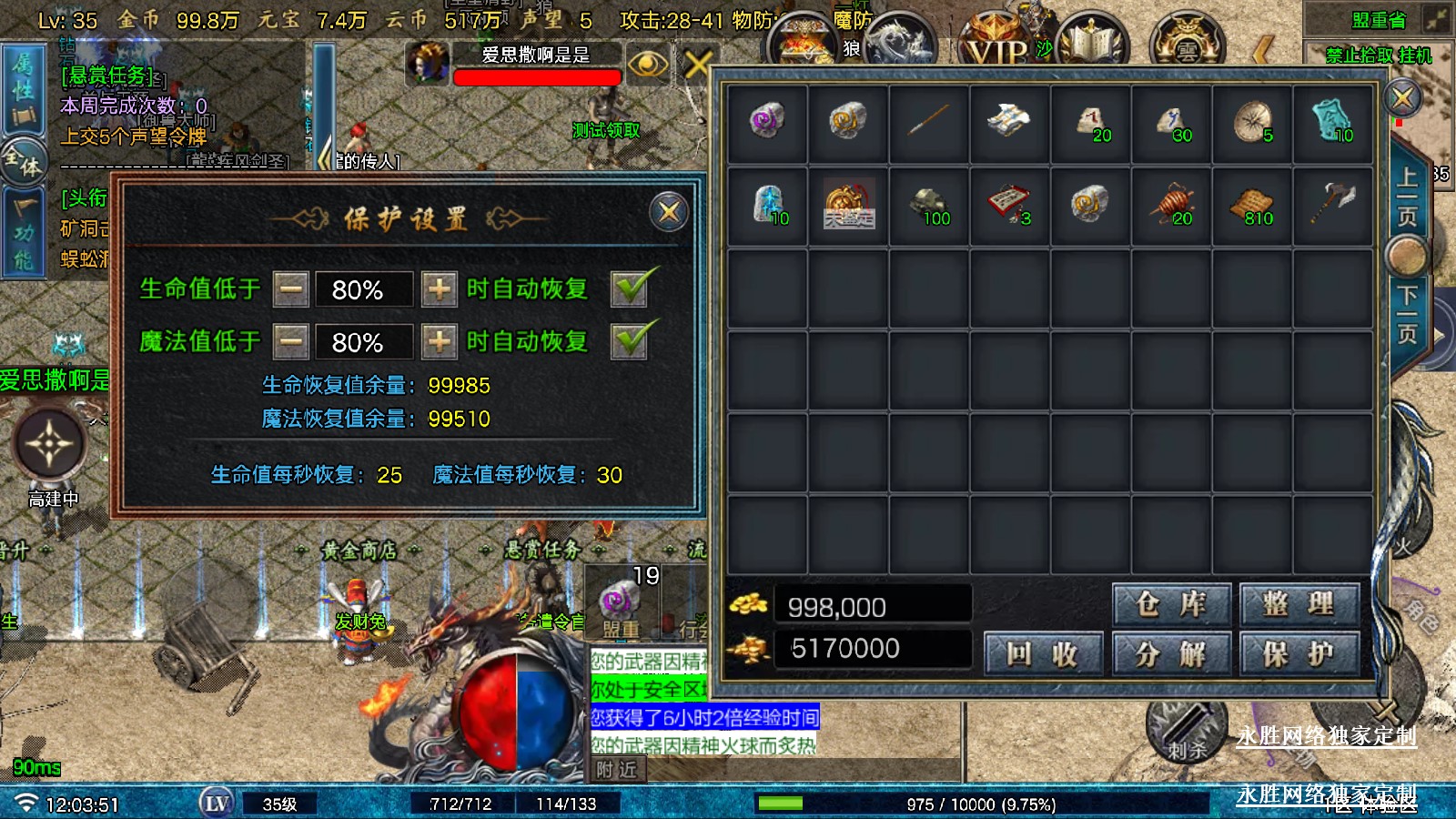
Task: Tap the 整理 sort button
Action: click(1299, 604)
